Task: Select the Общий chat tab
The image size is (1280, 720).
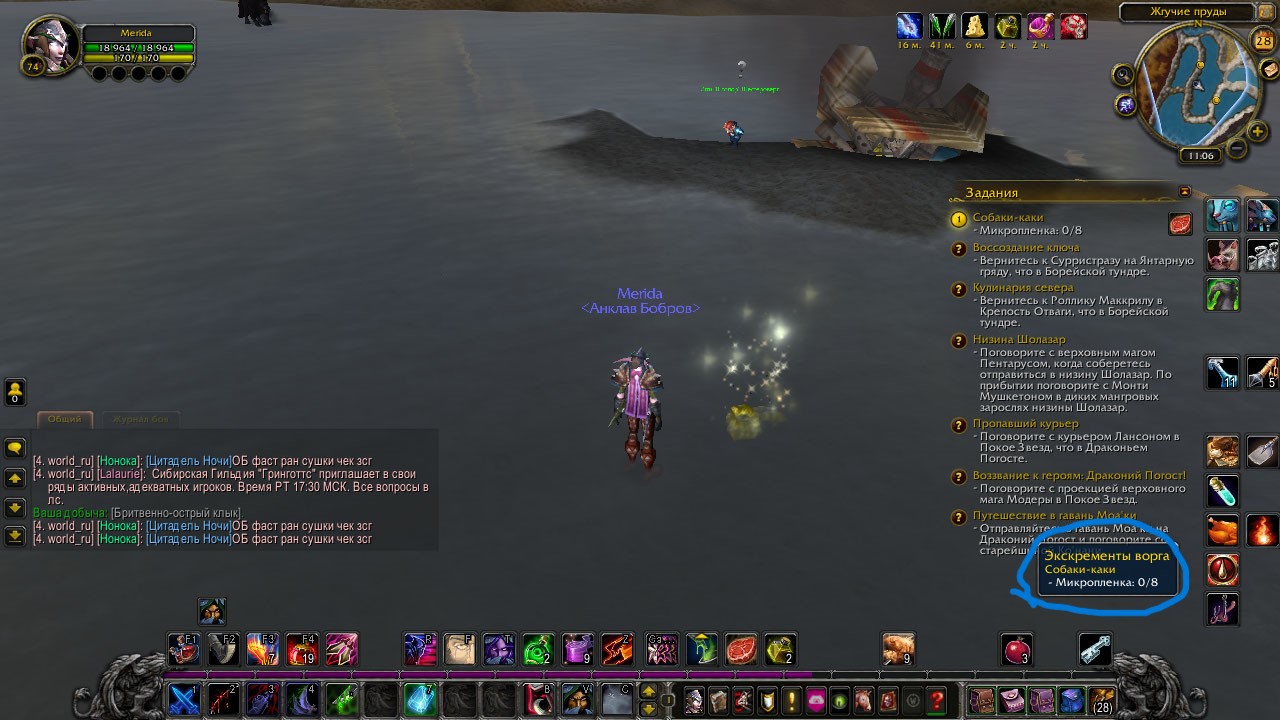Action: 65,419
